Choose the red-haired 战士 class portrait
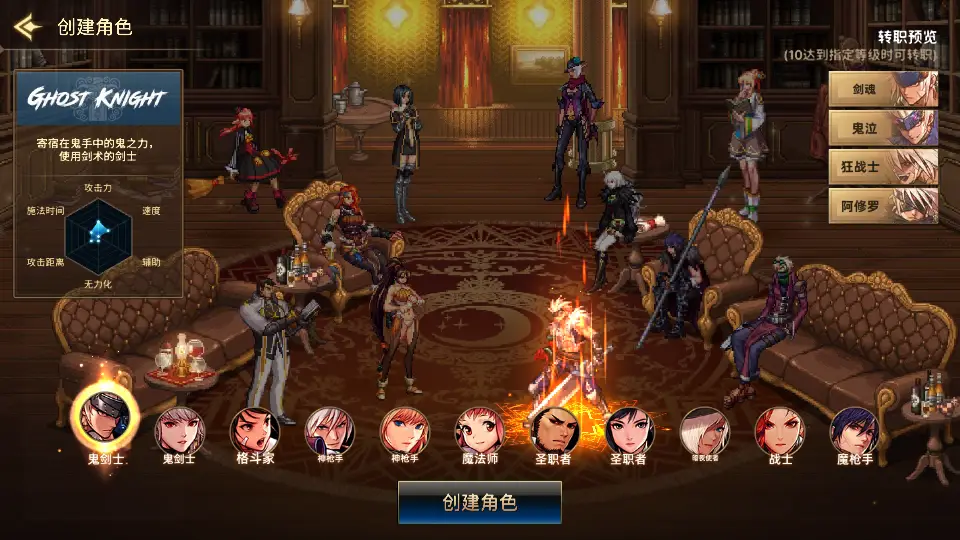The image size is (960, 540). tap(780, 430)
